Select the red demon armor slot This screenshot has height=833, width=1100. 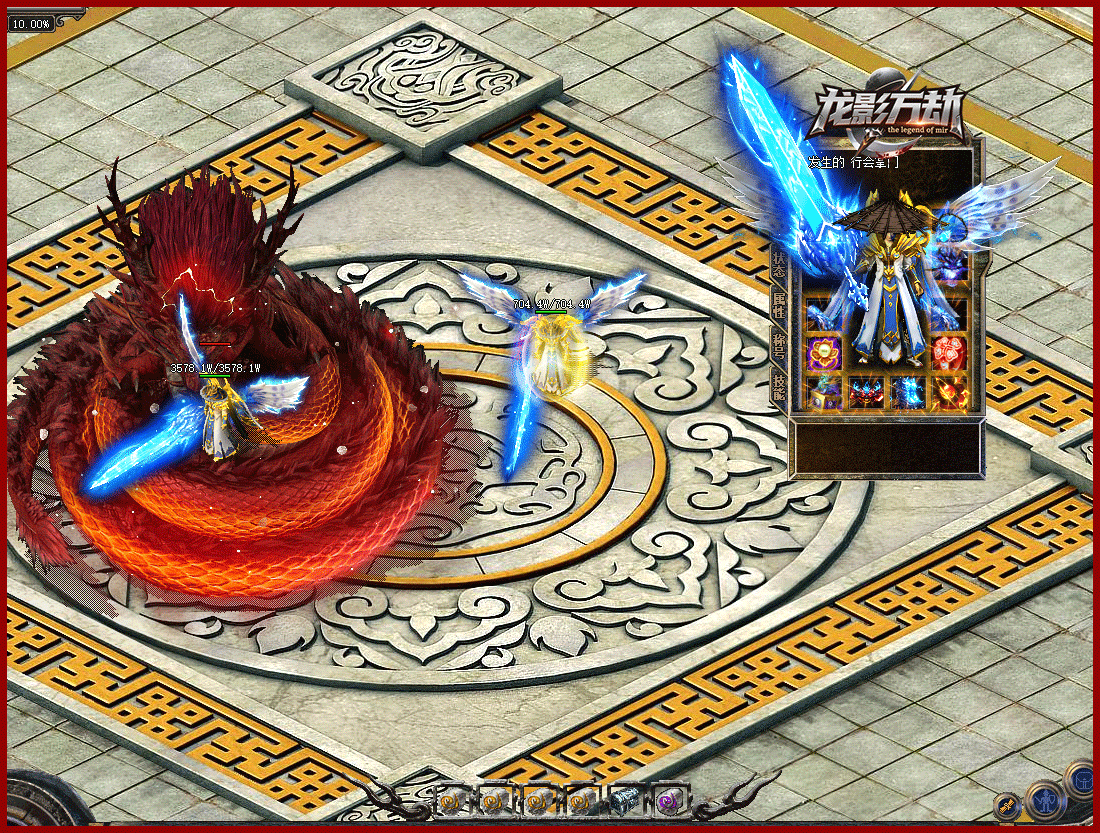tap(866, 392)
